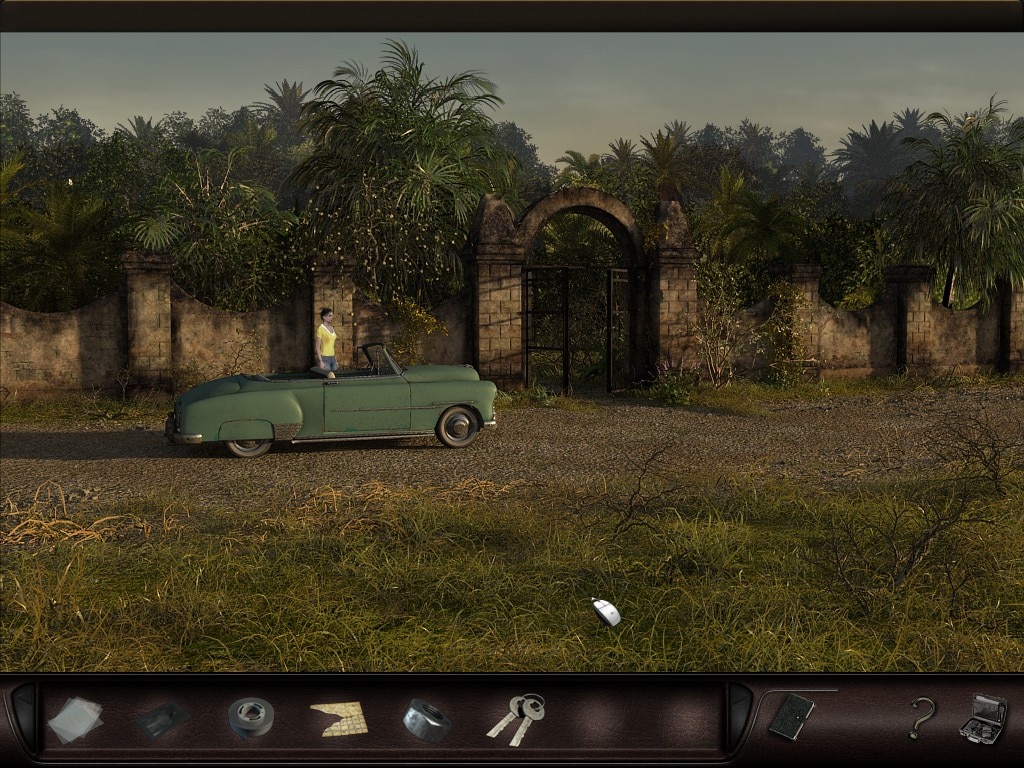Pick the set of keys
Screen dimensions: 1024x768
518,718
